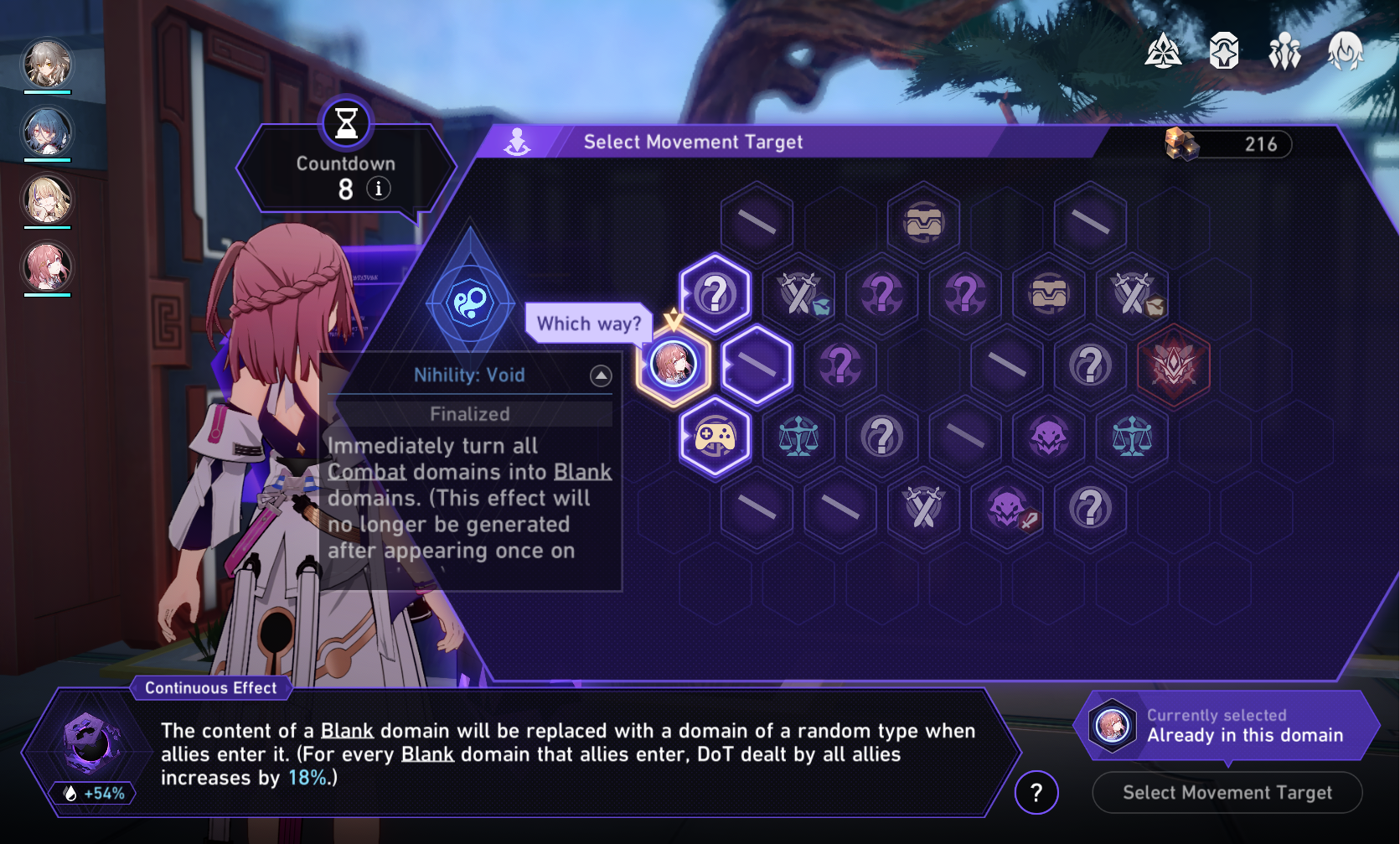Viewport: 1400px width, 844px height.
Task: Click the blue Nihility path emblem
Action: tap(470, 303)
